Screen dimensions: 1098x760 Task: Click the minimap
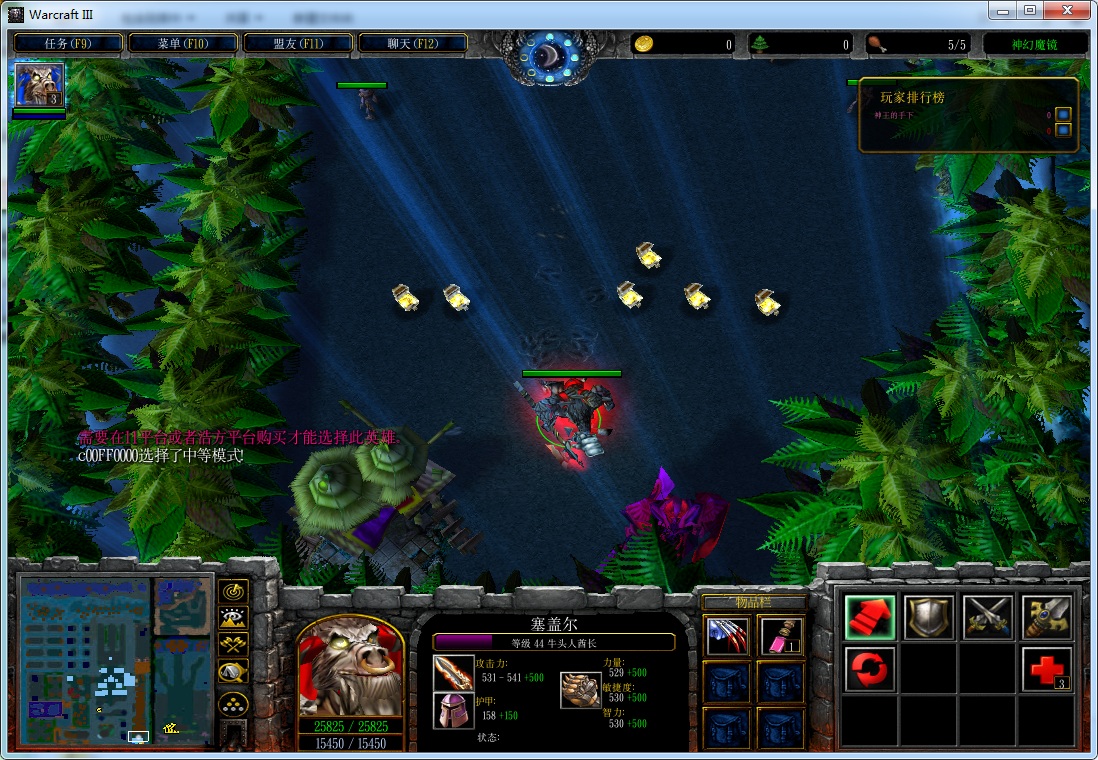115,660
